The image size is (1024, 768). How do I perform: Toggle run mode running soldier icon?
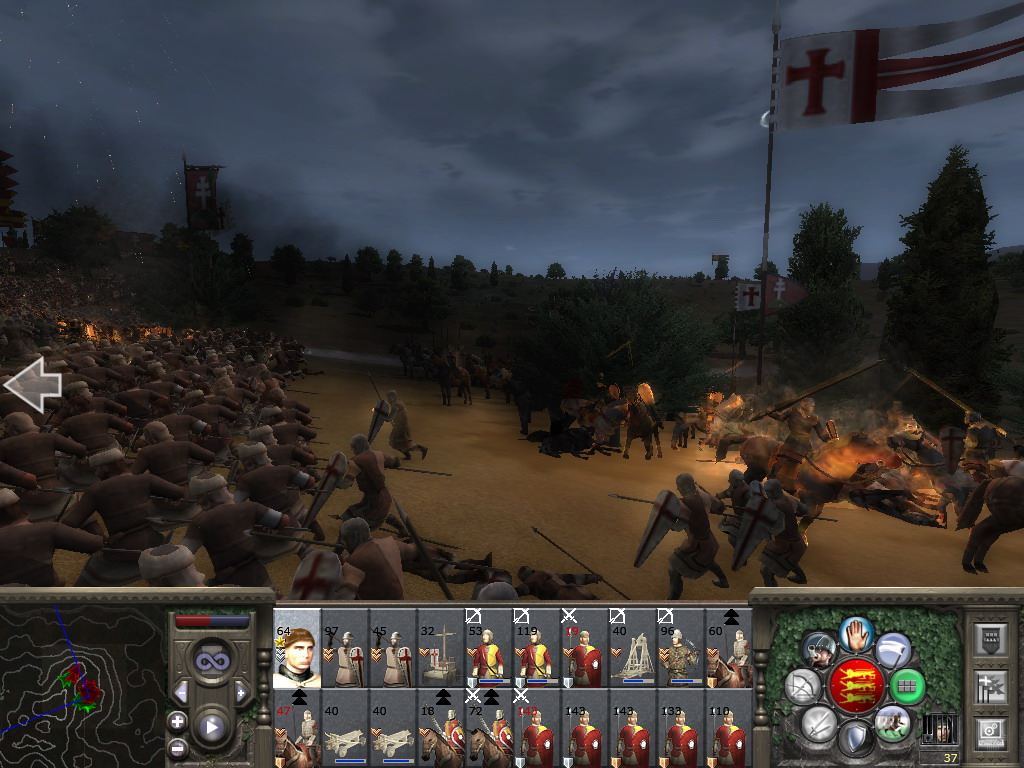tap(891, 721)
